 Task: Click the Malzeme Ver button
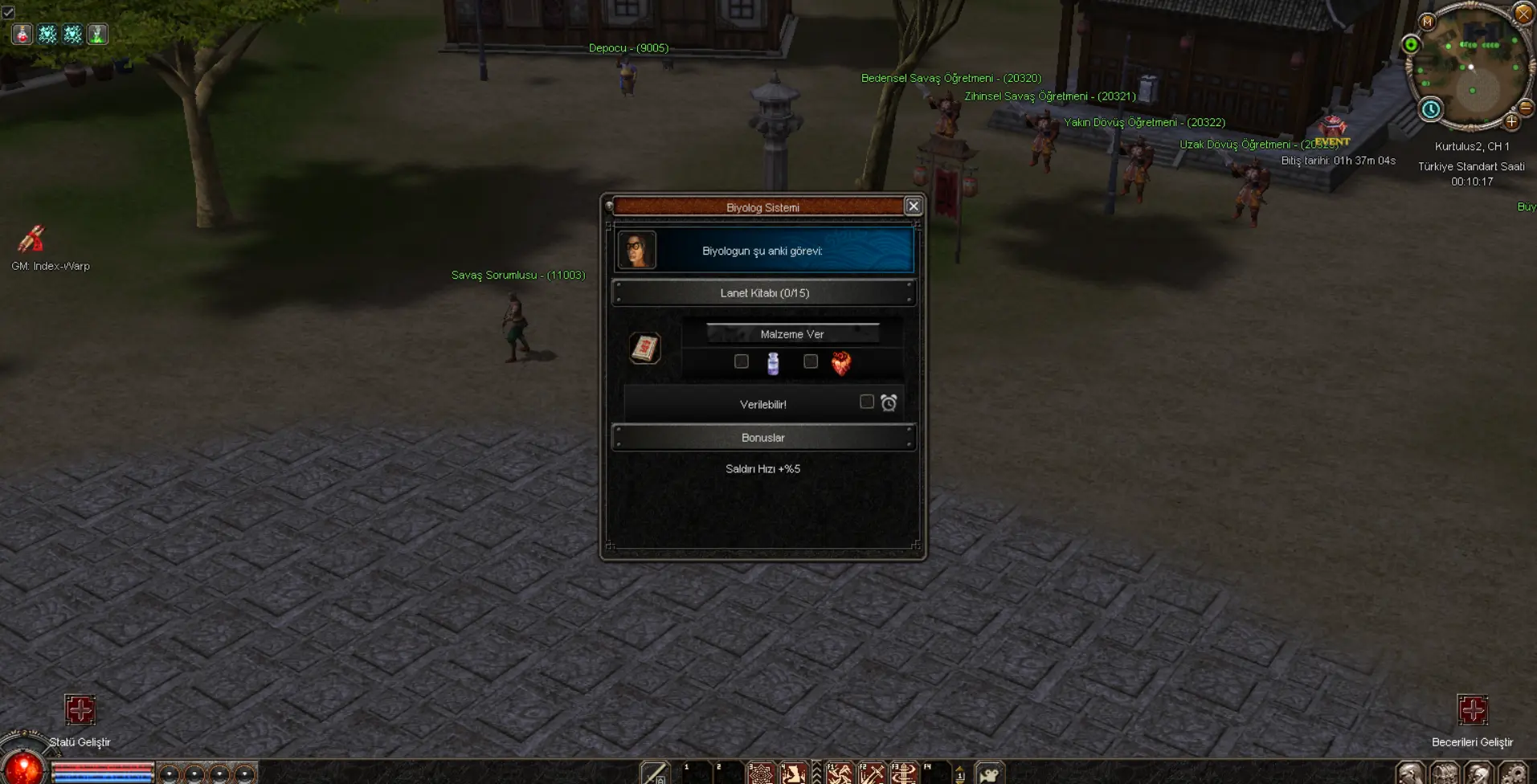792,334
